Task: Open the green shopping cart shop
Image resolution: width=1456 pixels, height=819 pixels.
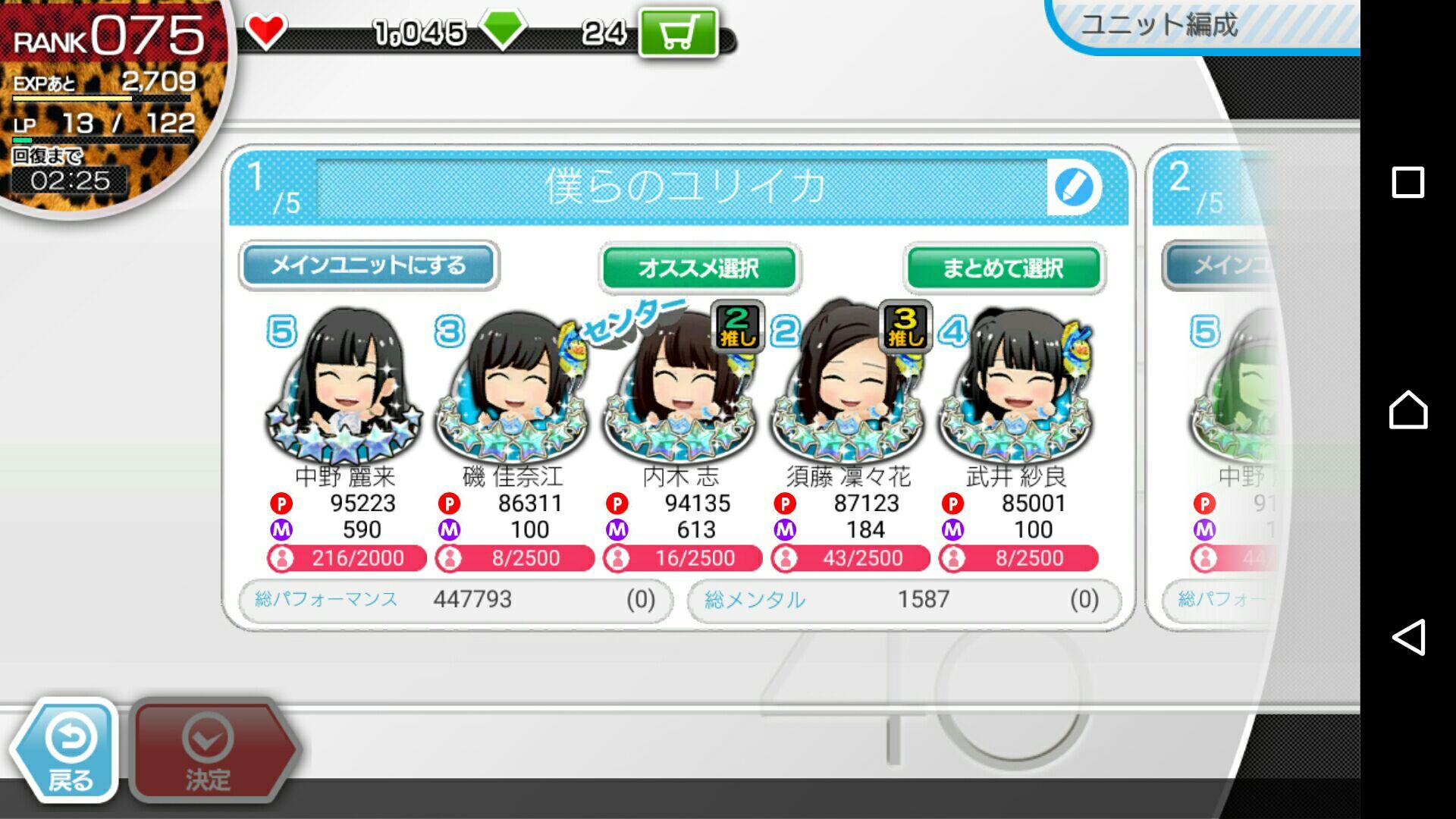Action: tap(679, 33)
